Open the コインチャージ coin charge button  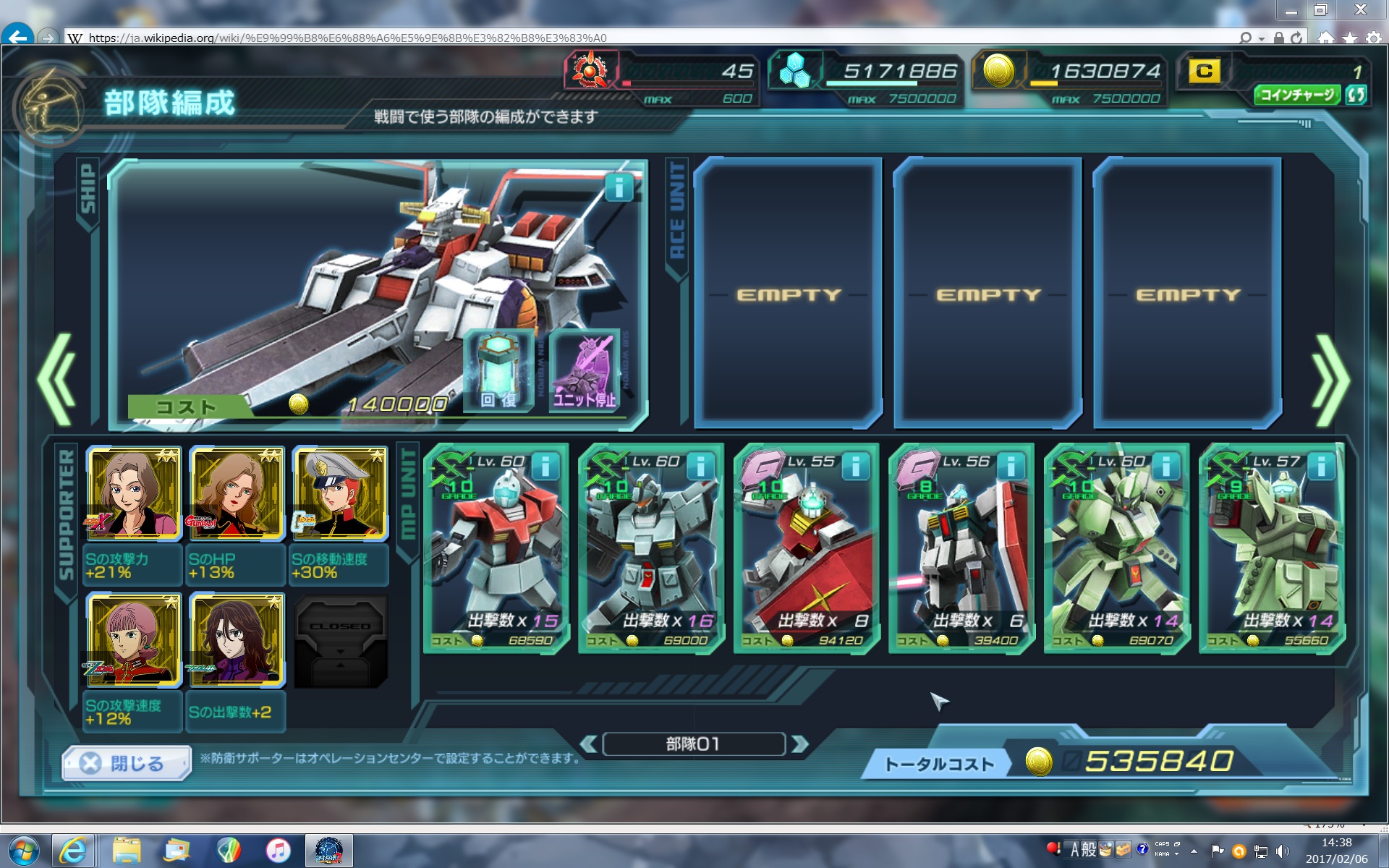[x=1296, y=95]
